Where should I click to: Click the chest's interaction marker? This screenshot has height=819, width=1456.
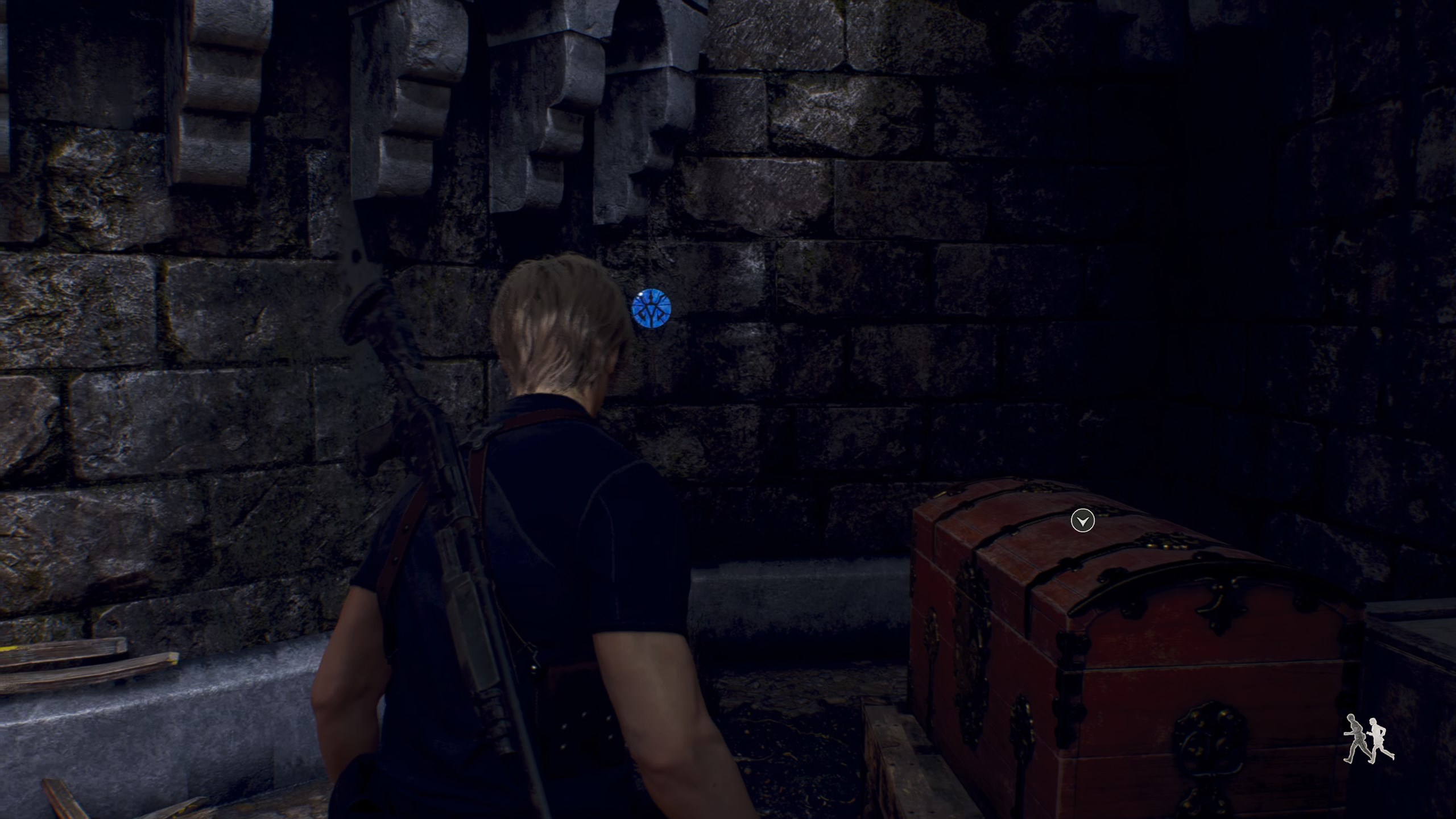1082,520
